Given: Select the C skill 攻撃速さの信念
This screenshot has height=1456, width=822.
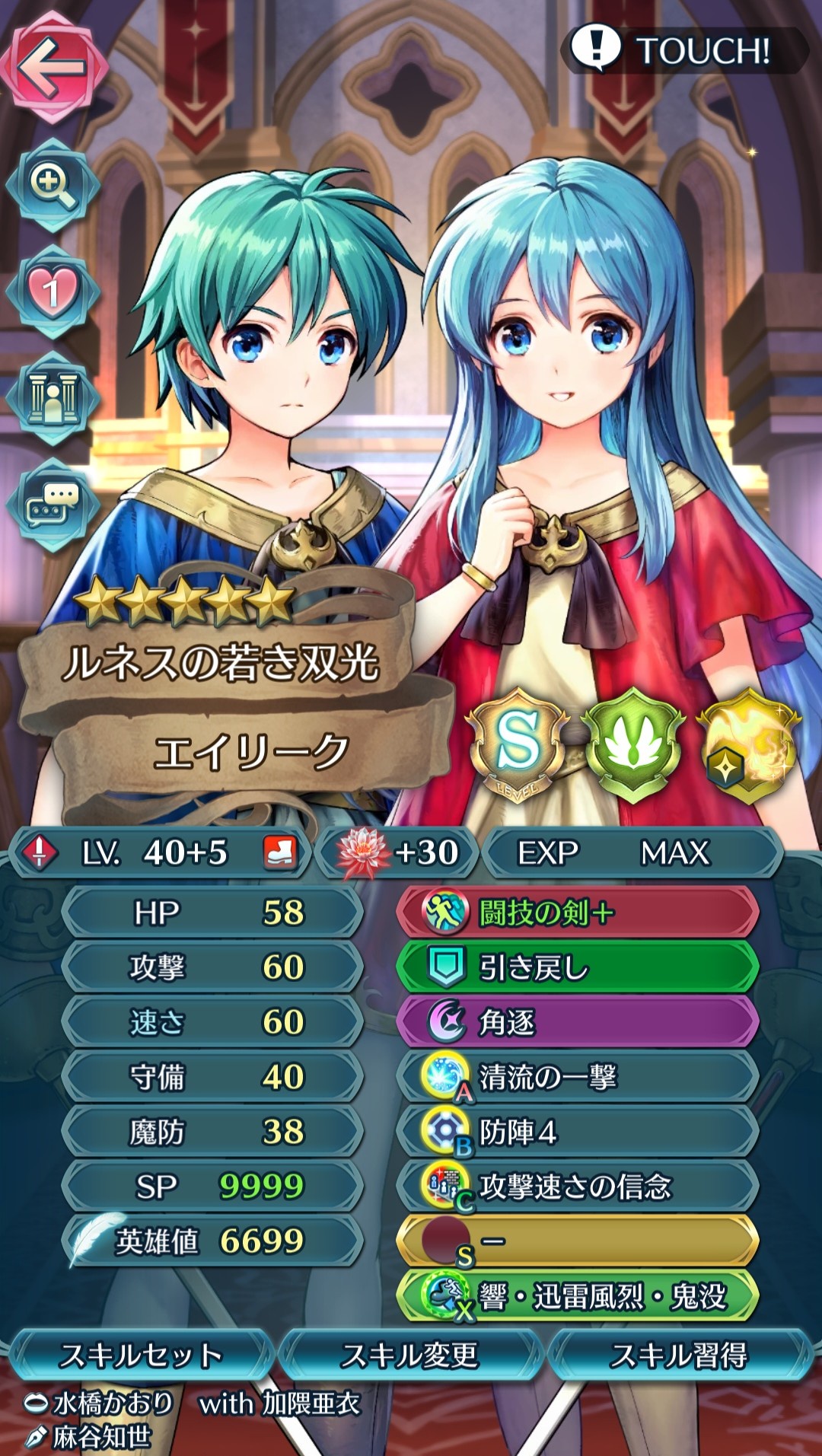Looking at the screenshot, I should coord(577,1187).
